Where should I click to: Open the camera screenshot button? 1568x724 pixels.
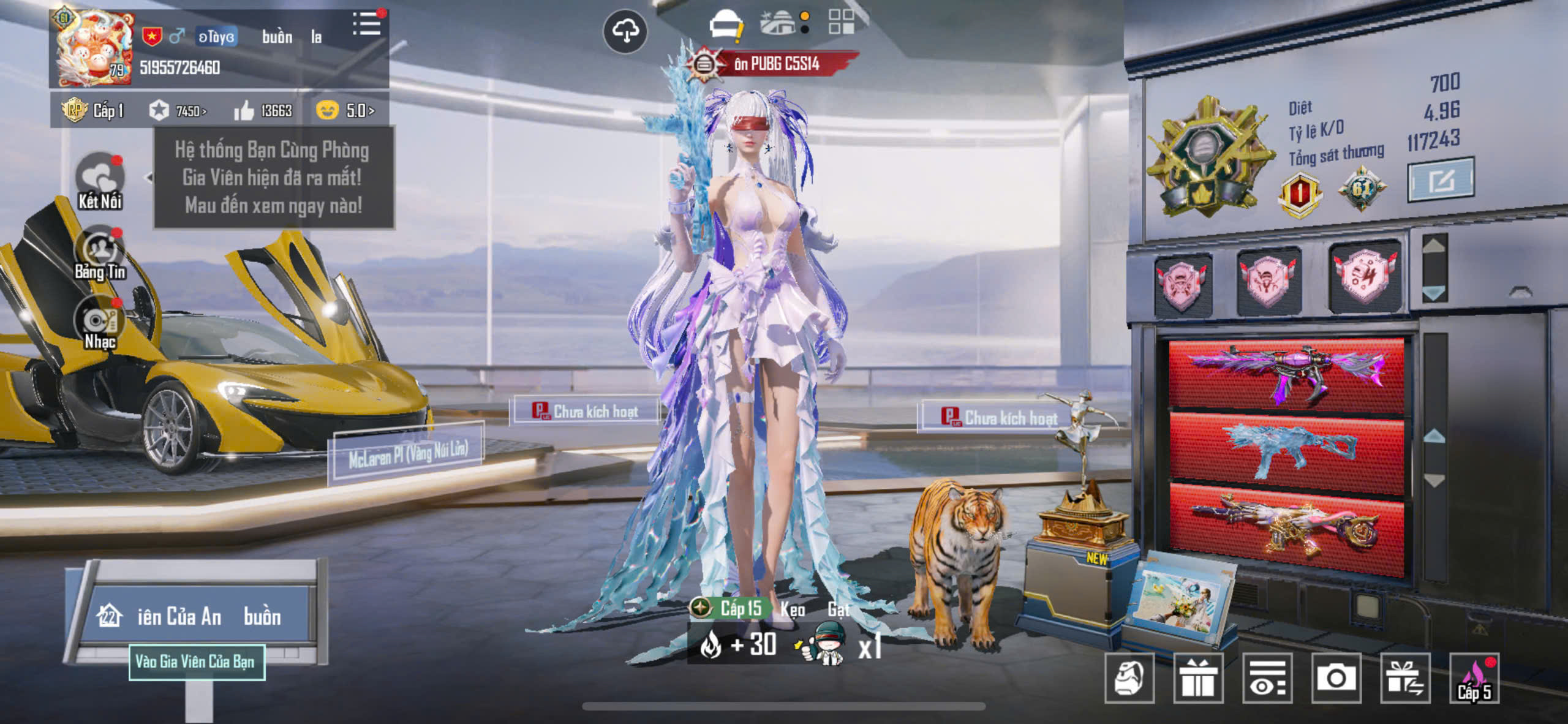(1336, 678)
